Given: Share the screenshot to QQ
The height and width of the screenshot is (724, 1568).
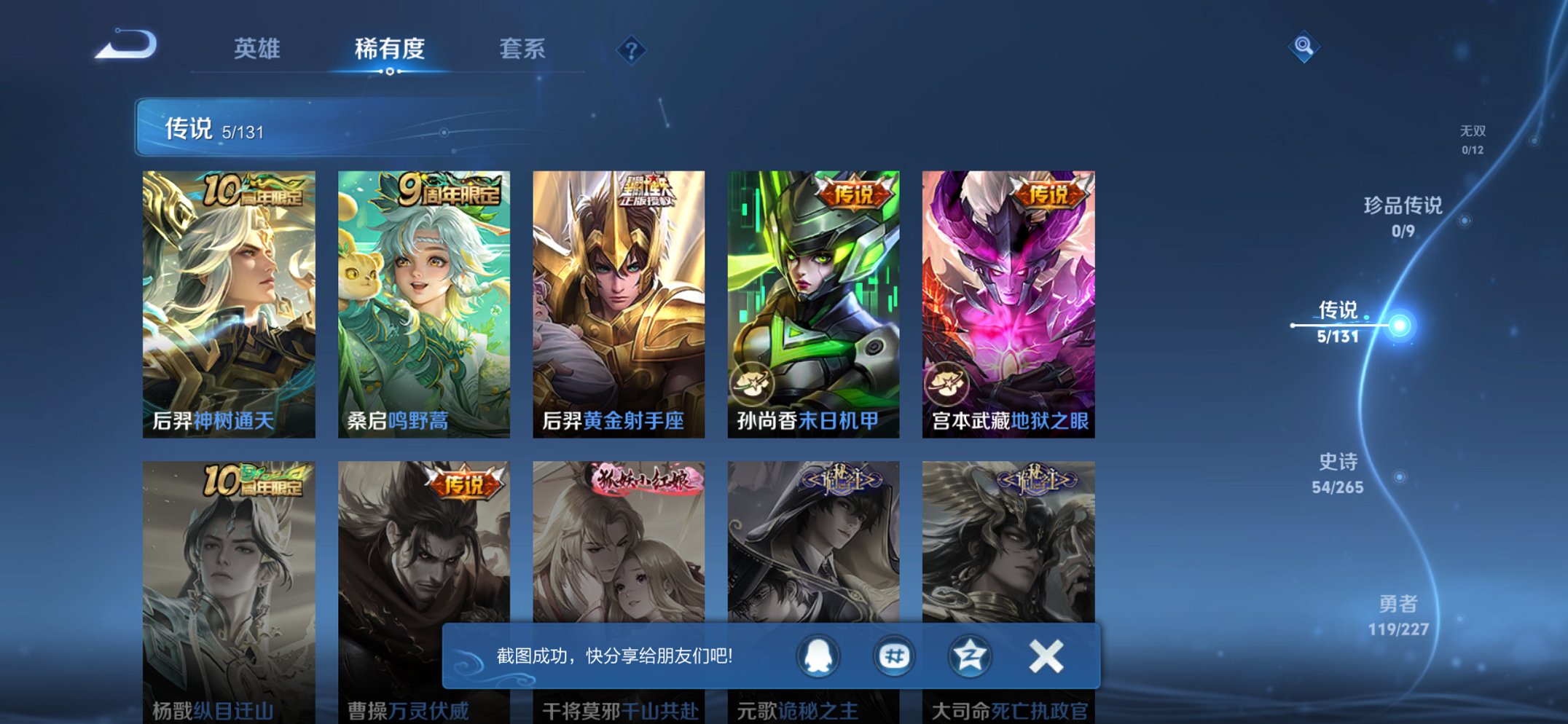Looking at the screenshot, I should point(818,656).
